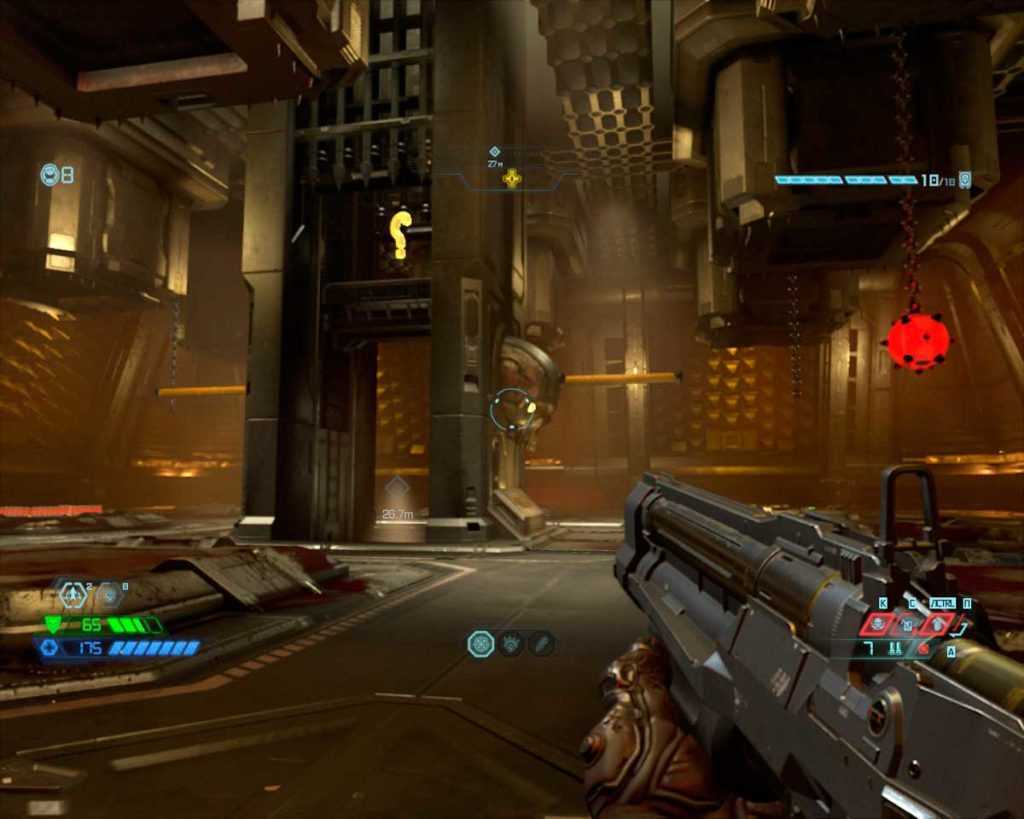This screenshot has height=819, width=1024.
Task: Click the extra lives helmet icon
Action: 49,175
